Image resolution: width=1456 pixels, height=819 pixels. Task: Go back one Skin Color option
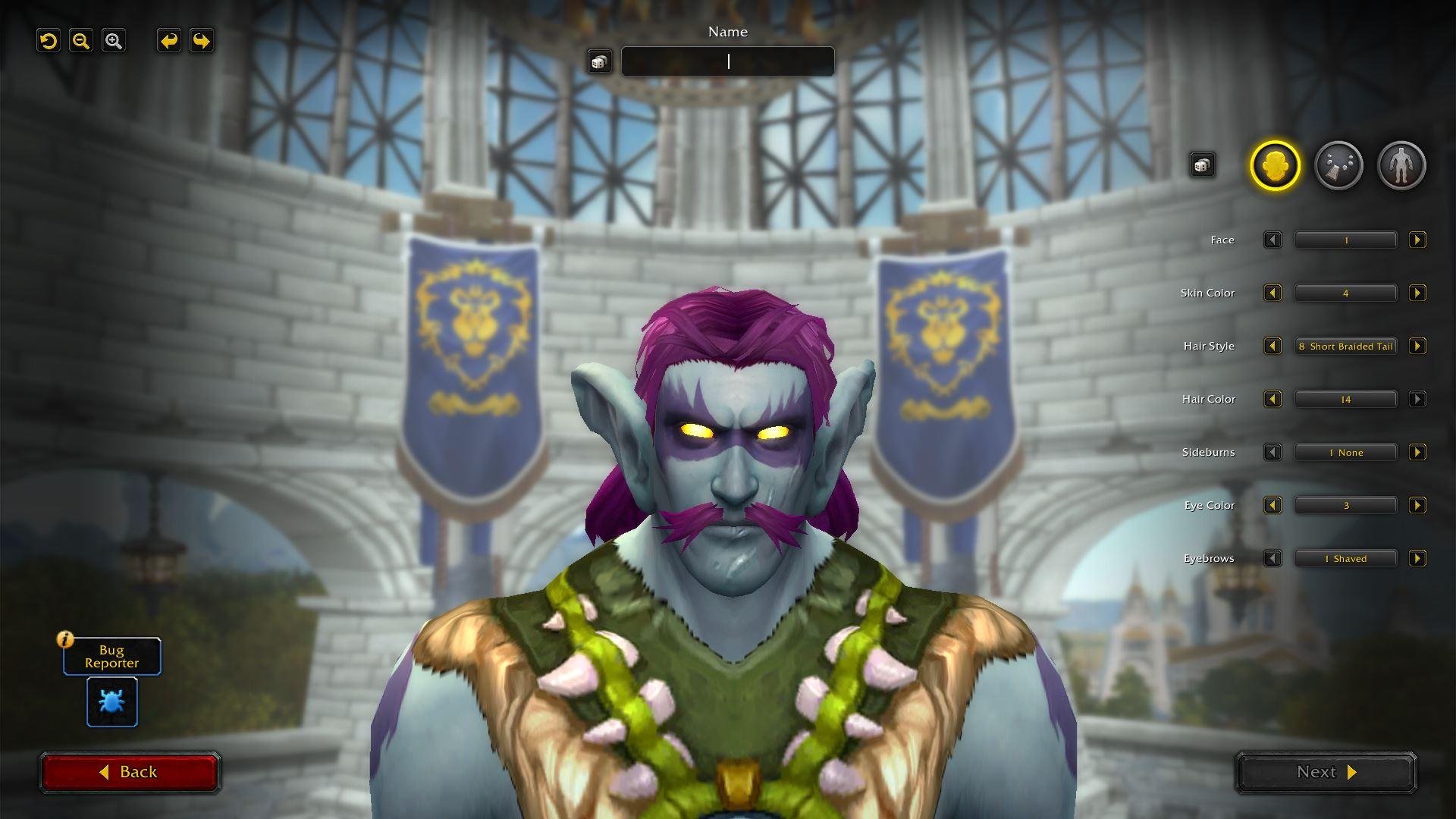click(1272, 293)
